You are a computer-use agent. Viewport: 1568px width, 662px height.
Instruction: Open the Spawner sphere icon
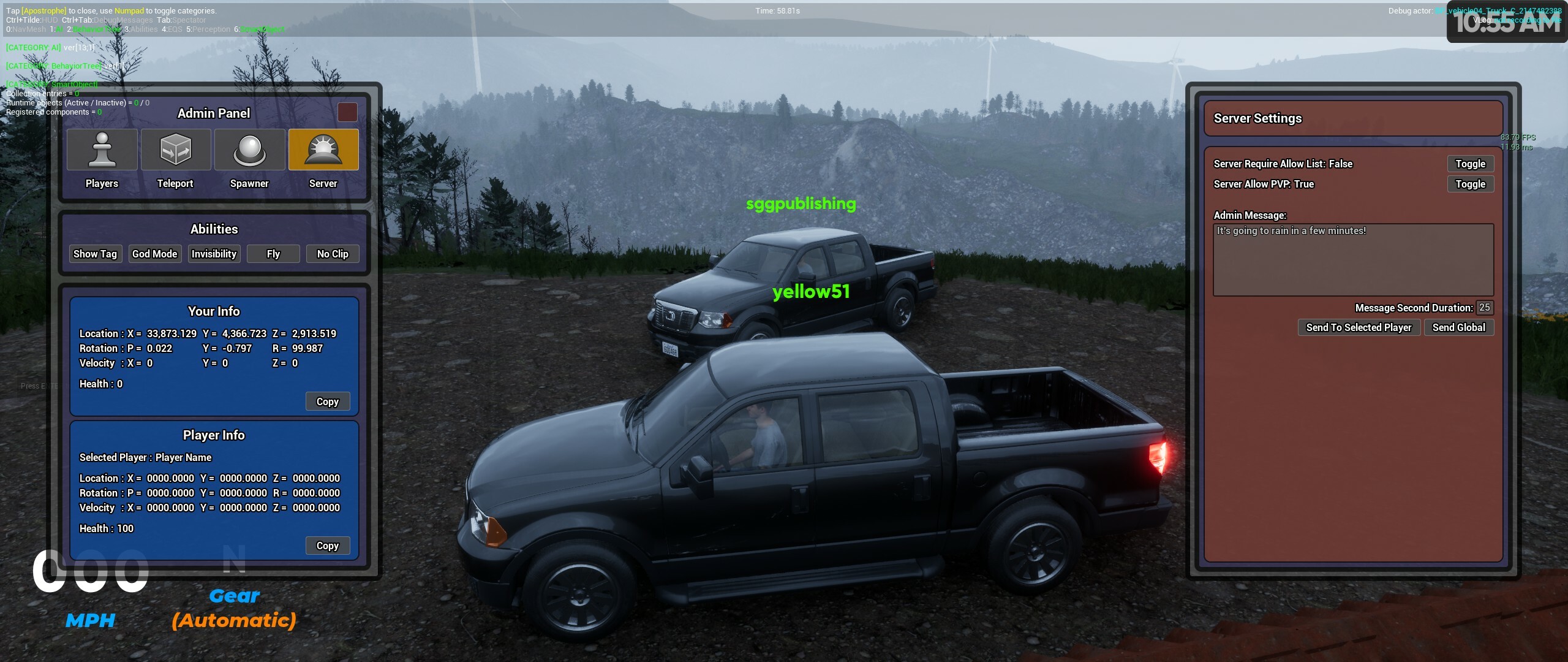point(250,149)
